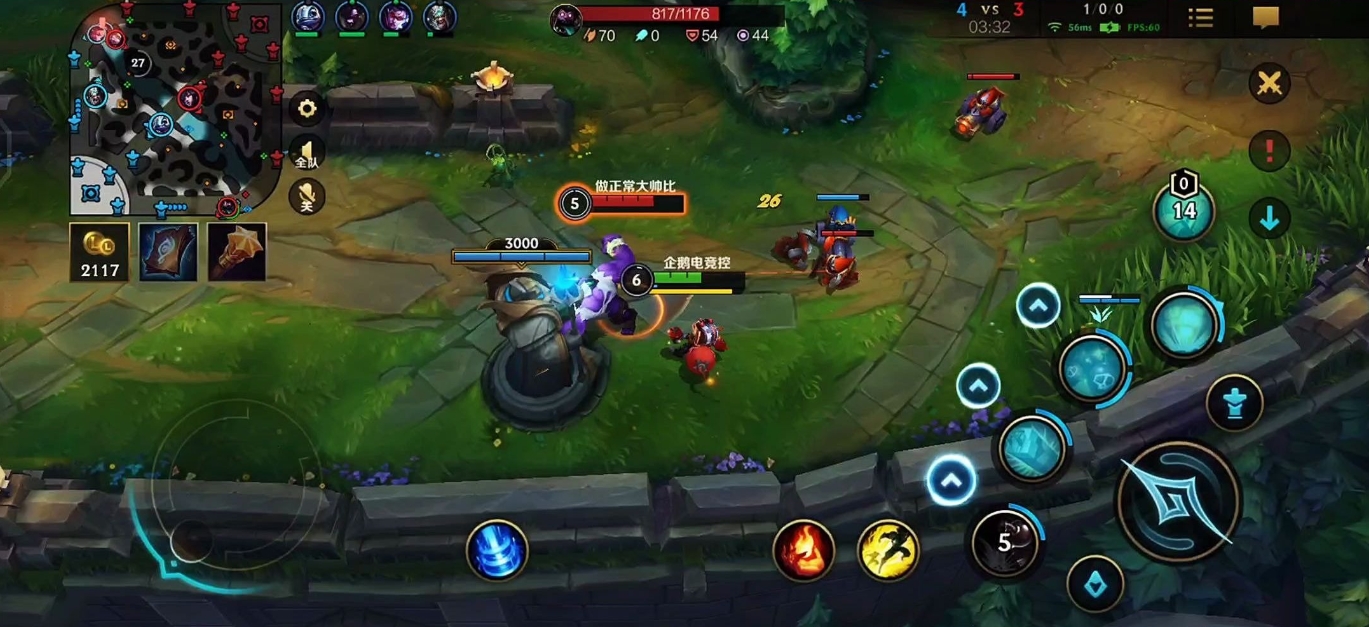Select the target-tower attack button

tap(1234, 403)
